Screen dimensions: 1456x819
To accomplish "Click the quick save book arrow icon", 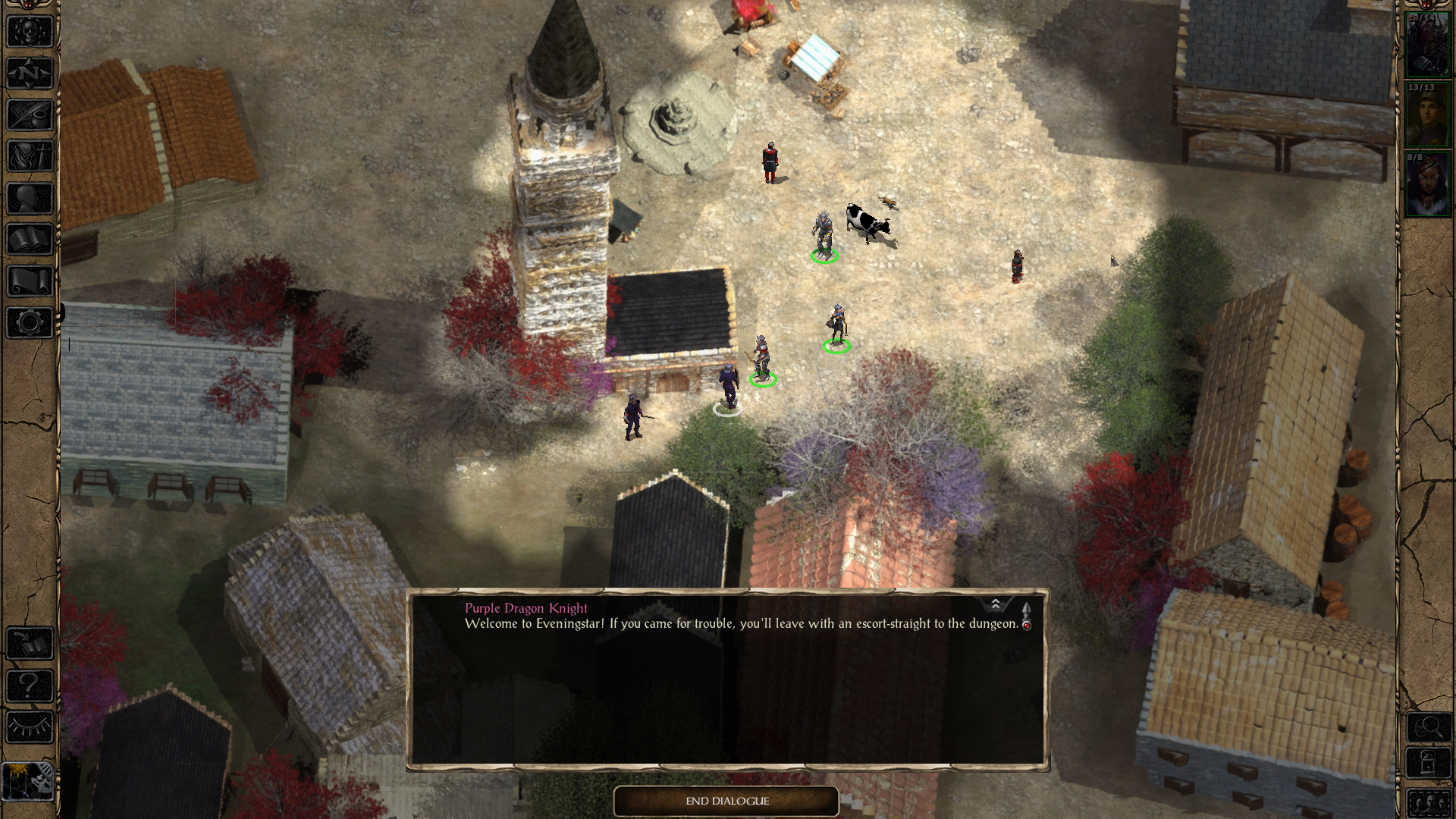I will point(30,645).
